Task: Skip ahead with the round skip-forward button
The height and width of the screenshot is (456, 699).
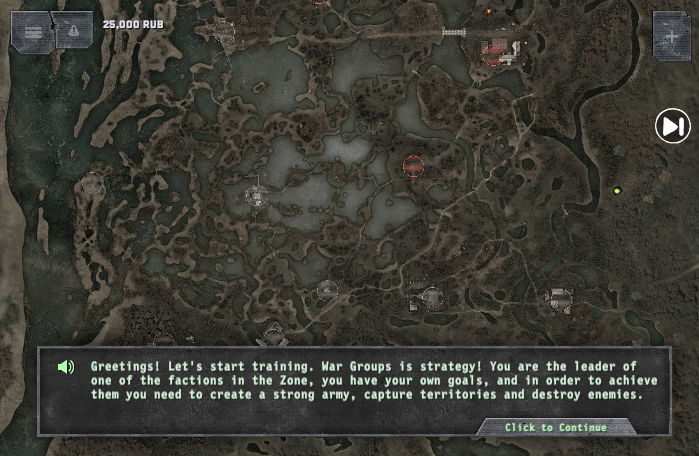Action: pyautogui.click(x=672, y=126)
